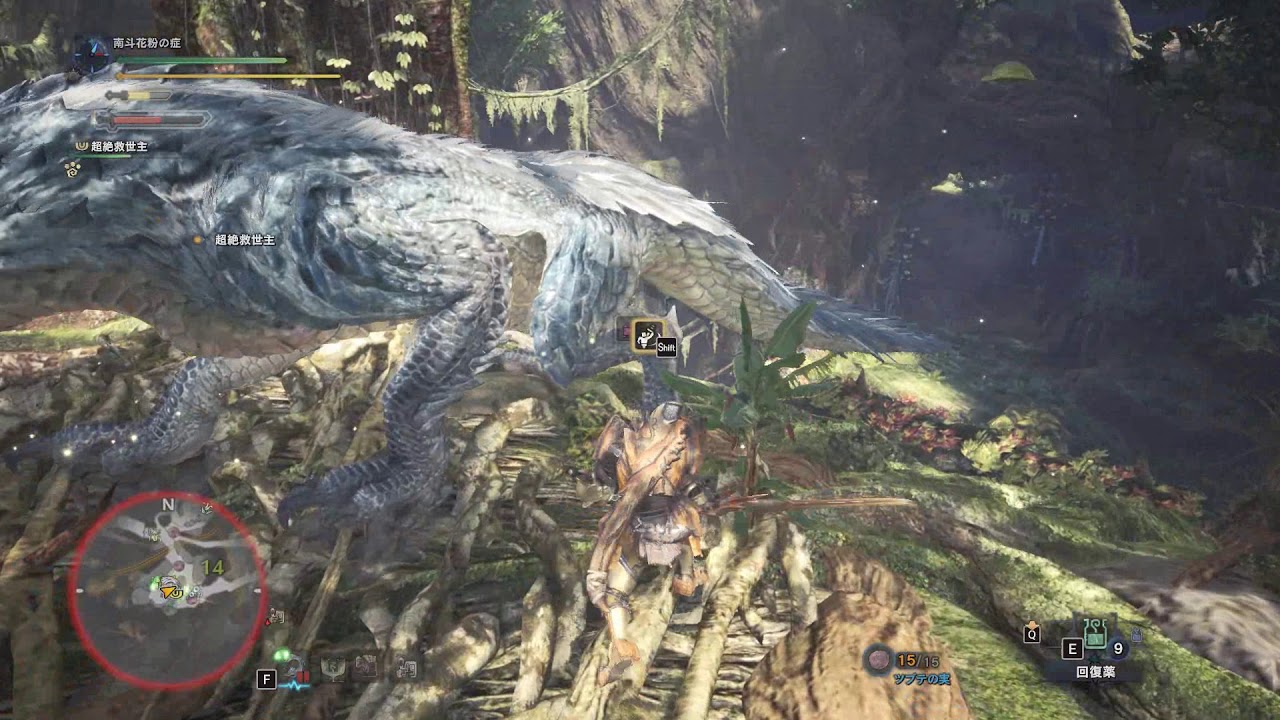Toggle the green glowing scoutfly indicator
Viewport: 1280px width, 720px height.
pos(283,654)
